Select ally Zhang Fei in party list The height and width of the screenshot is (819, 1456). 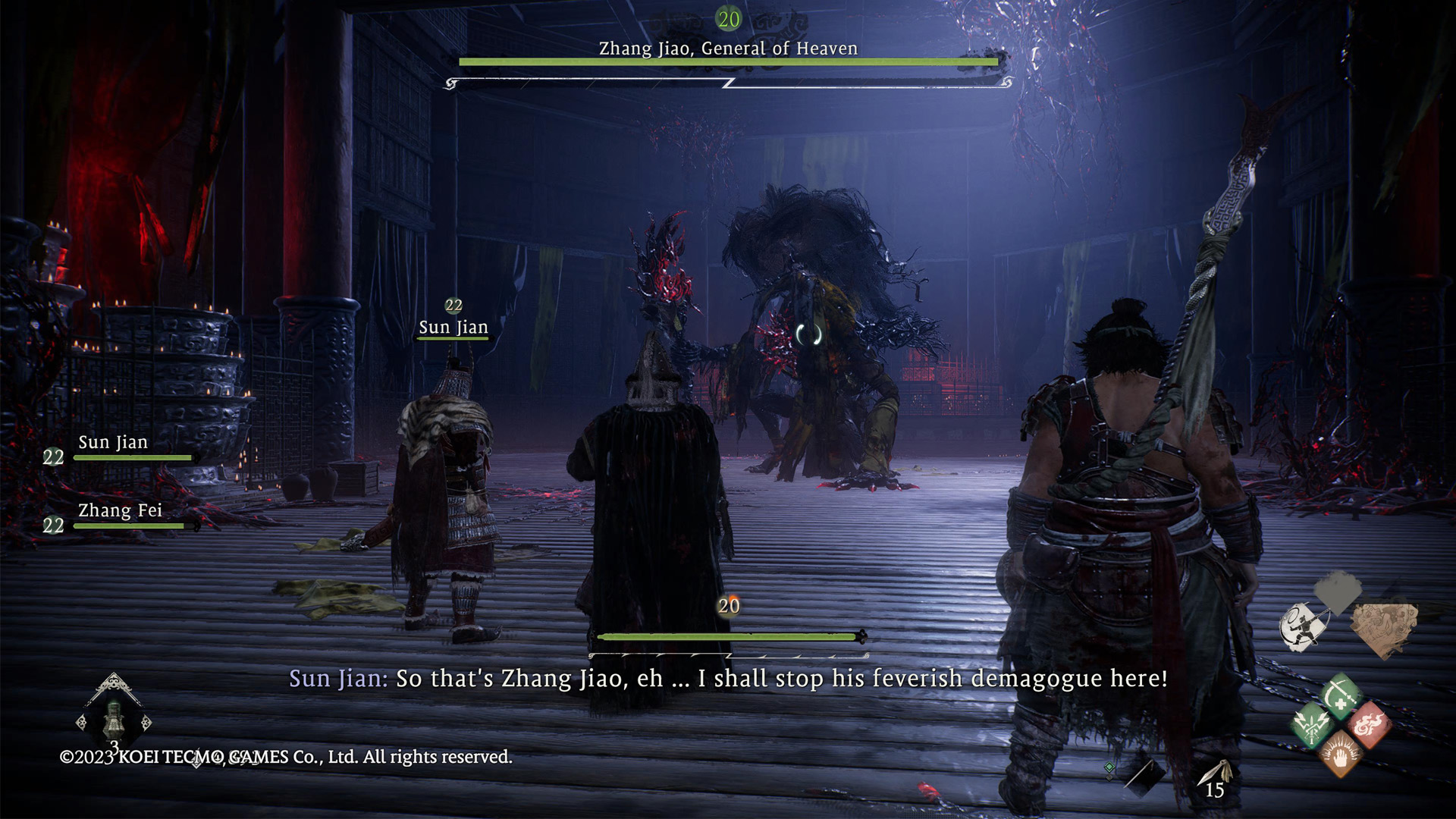120,511
